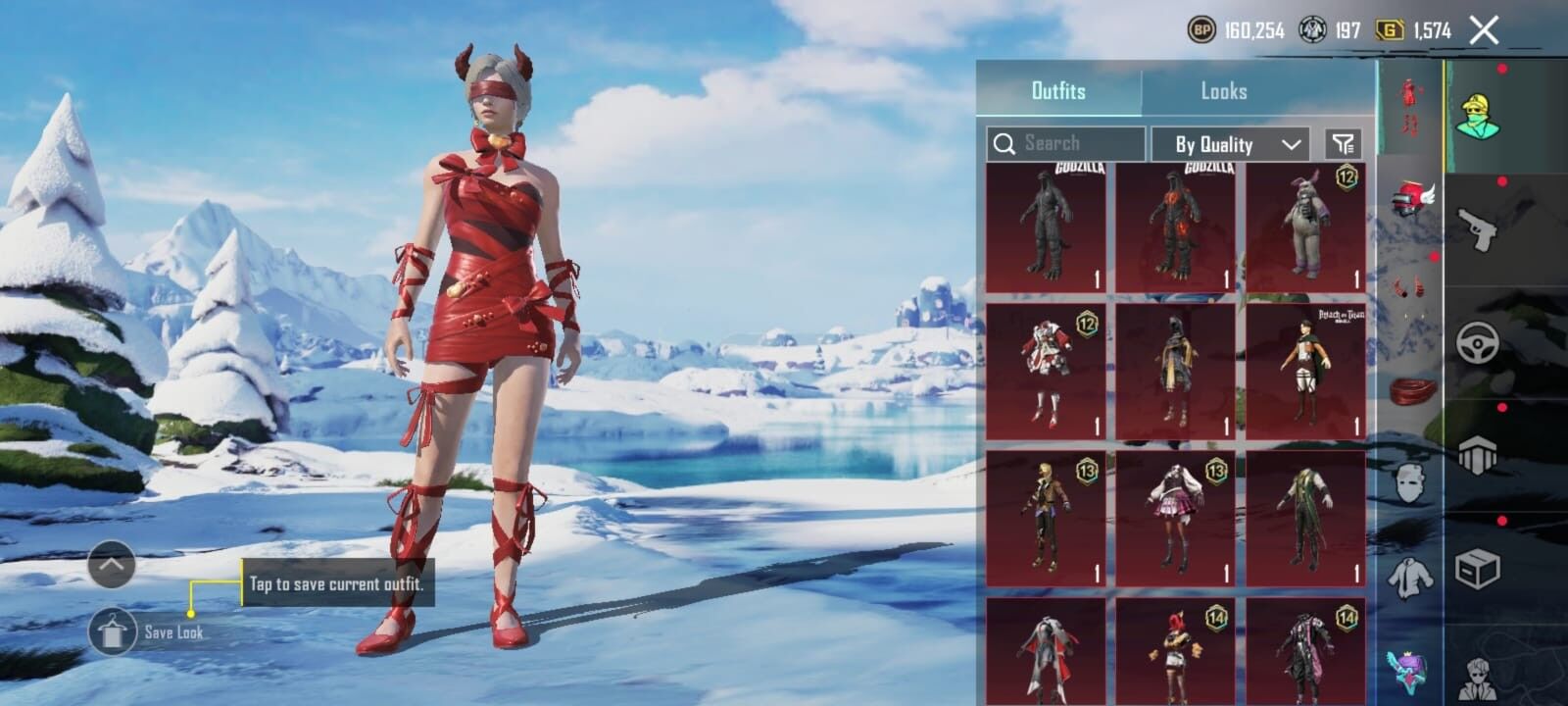Switch to the Looks tab

(1224, 91)
